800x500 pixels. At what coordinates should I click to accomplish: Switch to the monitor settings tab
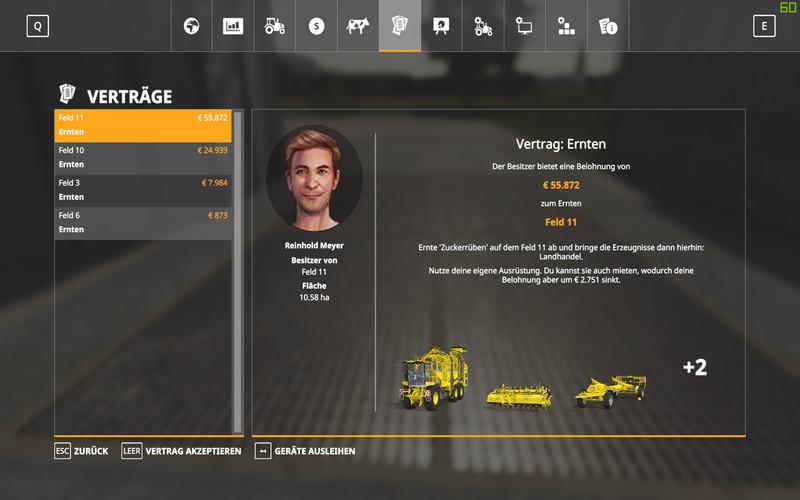[524, 26]
